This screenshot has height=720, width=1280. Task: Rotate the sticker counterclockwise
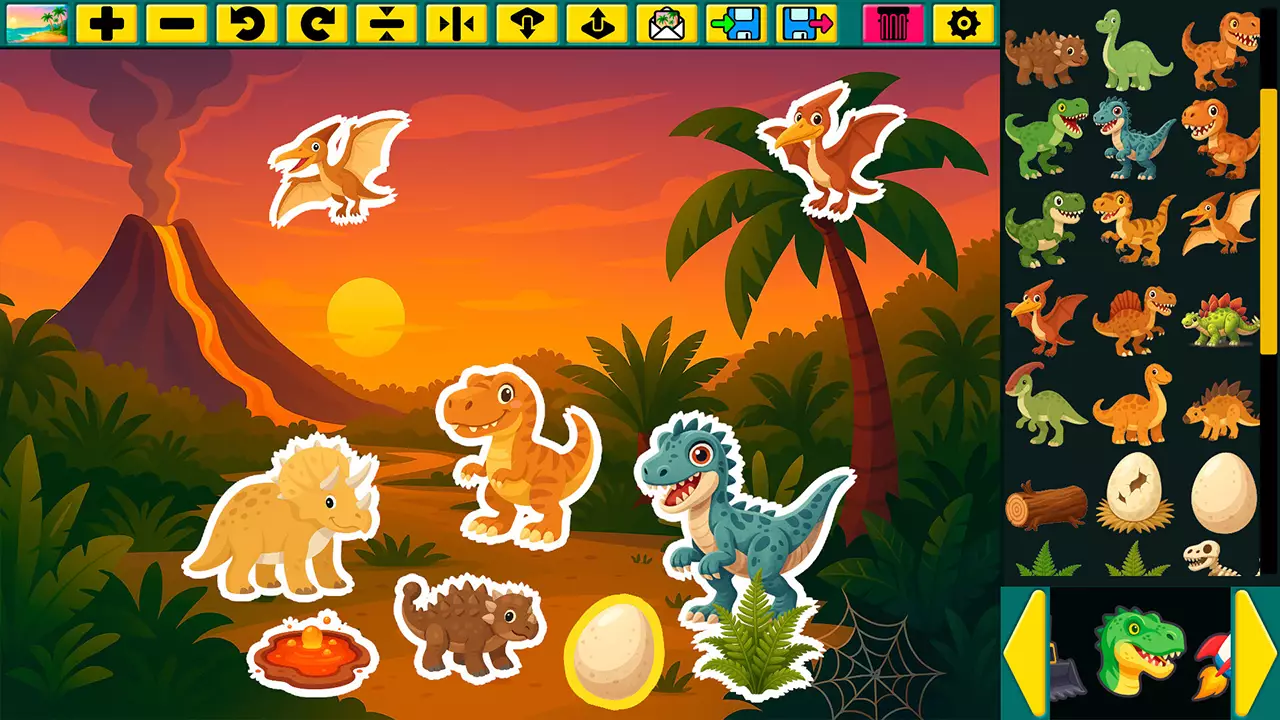(245, 22)
